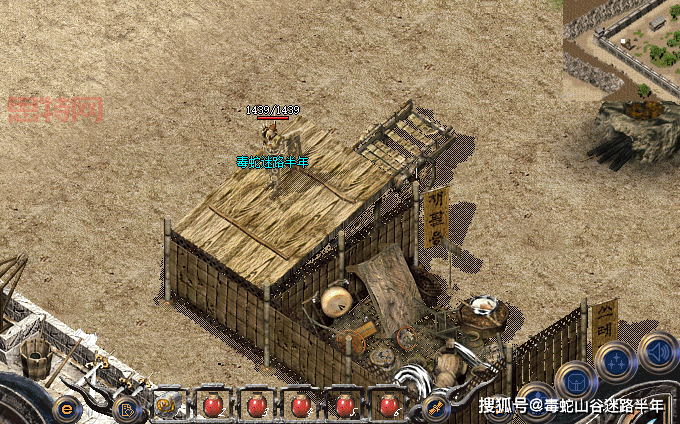680x424 pixels.
Task: Use the red potion in belt slot 2
Action: pyautogui.click(x=212, y=406)
